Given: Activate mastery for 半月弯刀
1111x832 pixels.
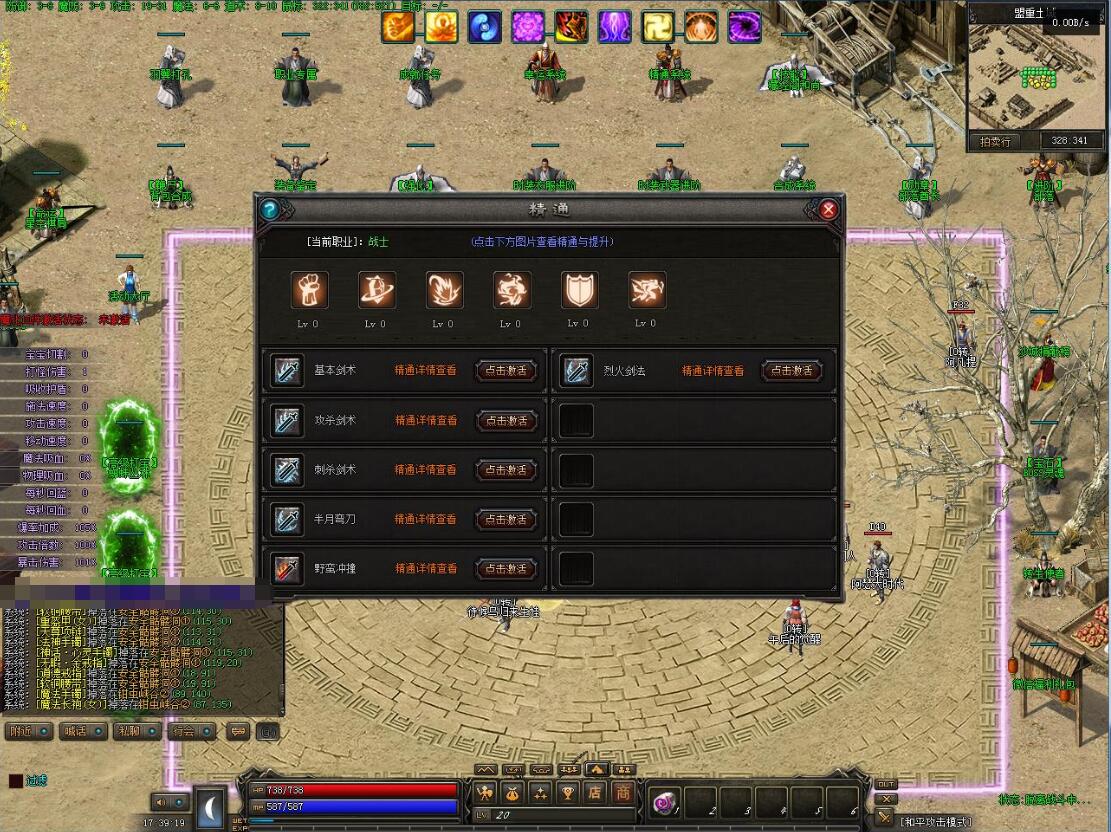Looking at the screenshot, I should tap(506, 519).
